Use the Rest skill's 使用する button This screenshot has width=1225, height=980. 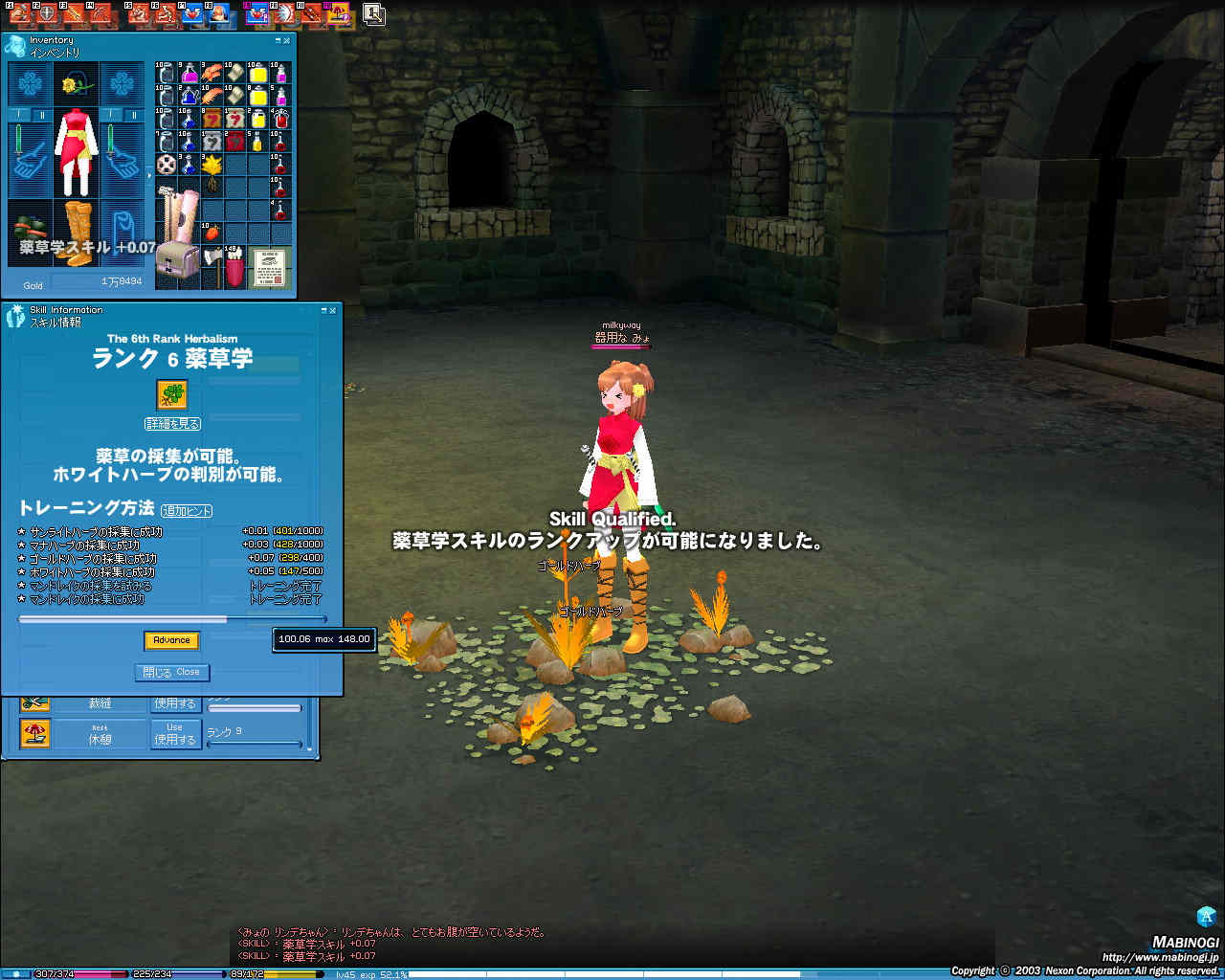pyautogui.click(x=174, y=734)
